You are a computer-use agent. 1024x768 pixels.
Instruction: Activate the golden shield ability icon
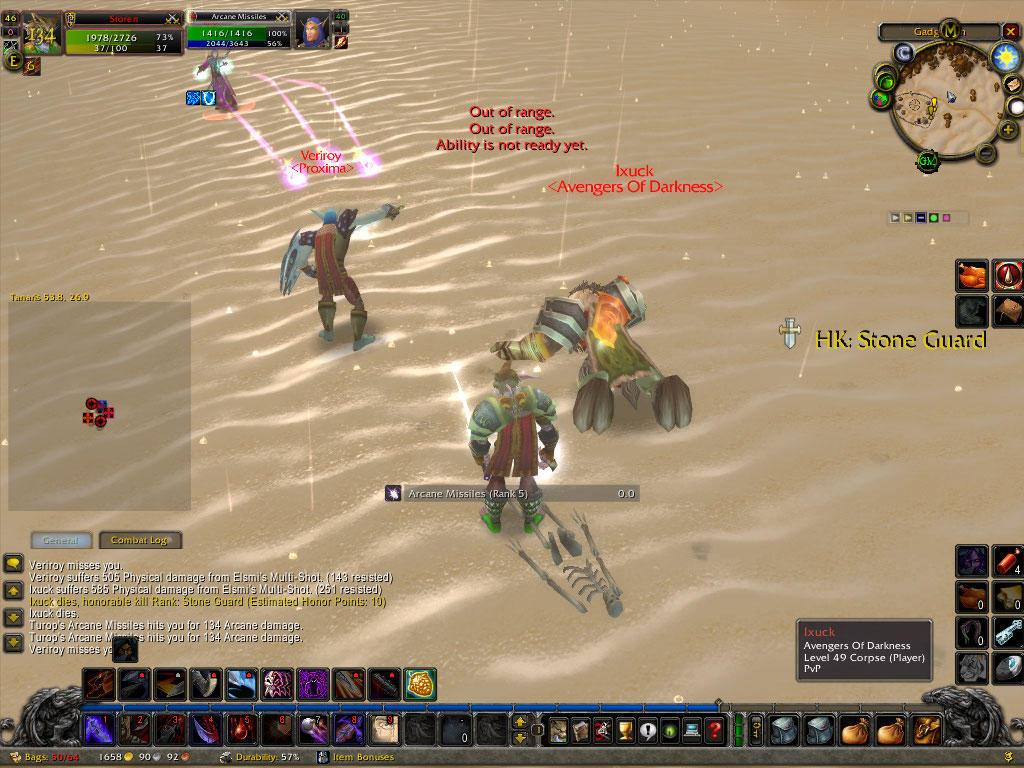(420, 685)
